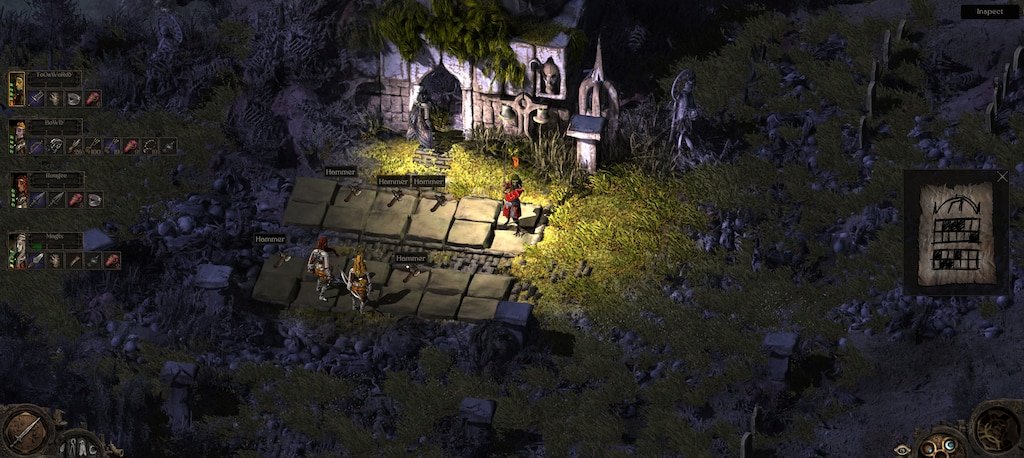Close the parchment puzzle note
The width and height of the screenshot is (1024, 458).
pos(1003,177)
